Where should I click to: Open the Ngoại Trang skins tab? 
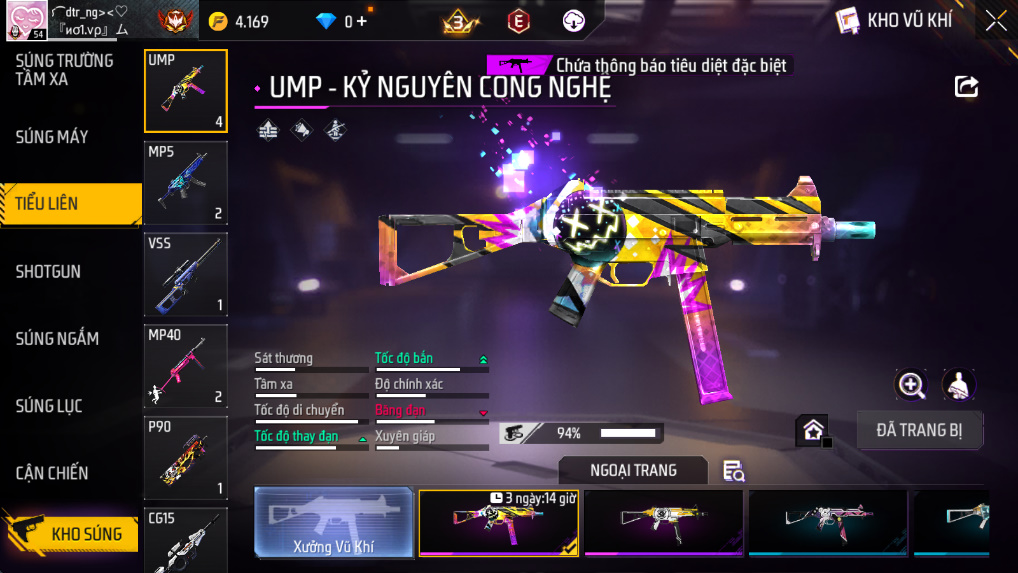click(633, 470)
